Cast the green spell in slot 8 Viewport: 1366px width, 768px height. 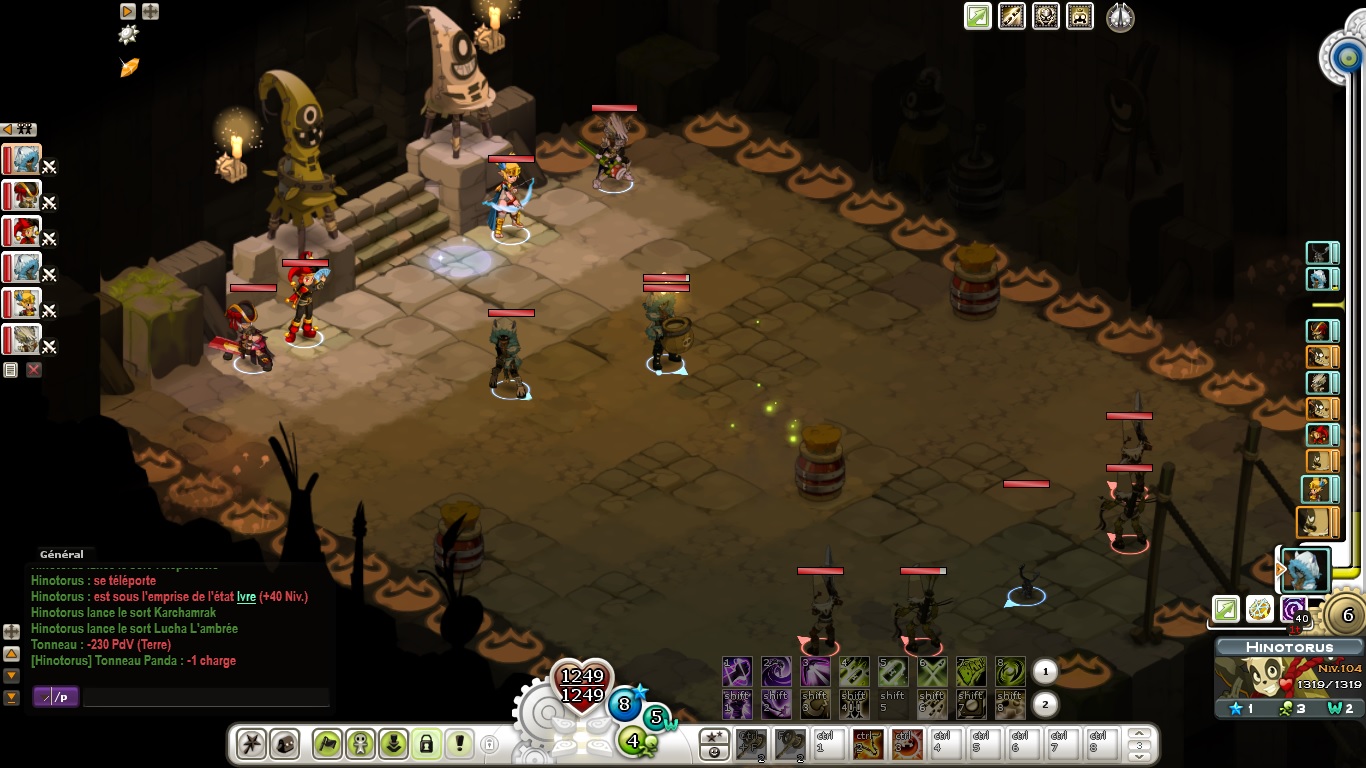click(1010, 671)
